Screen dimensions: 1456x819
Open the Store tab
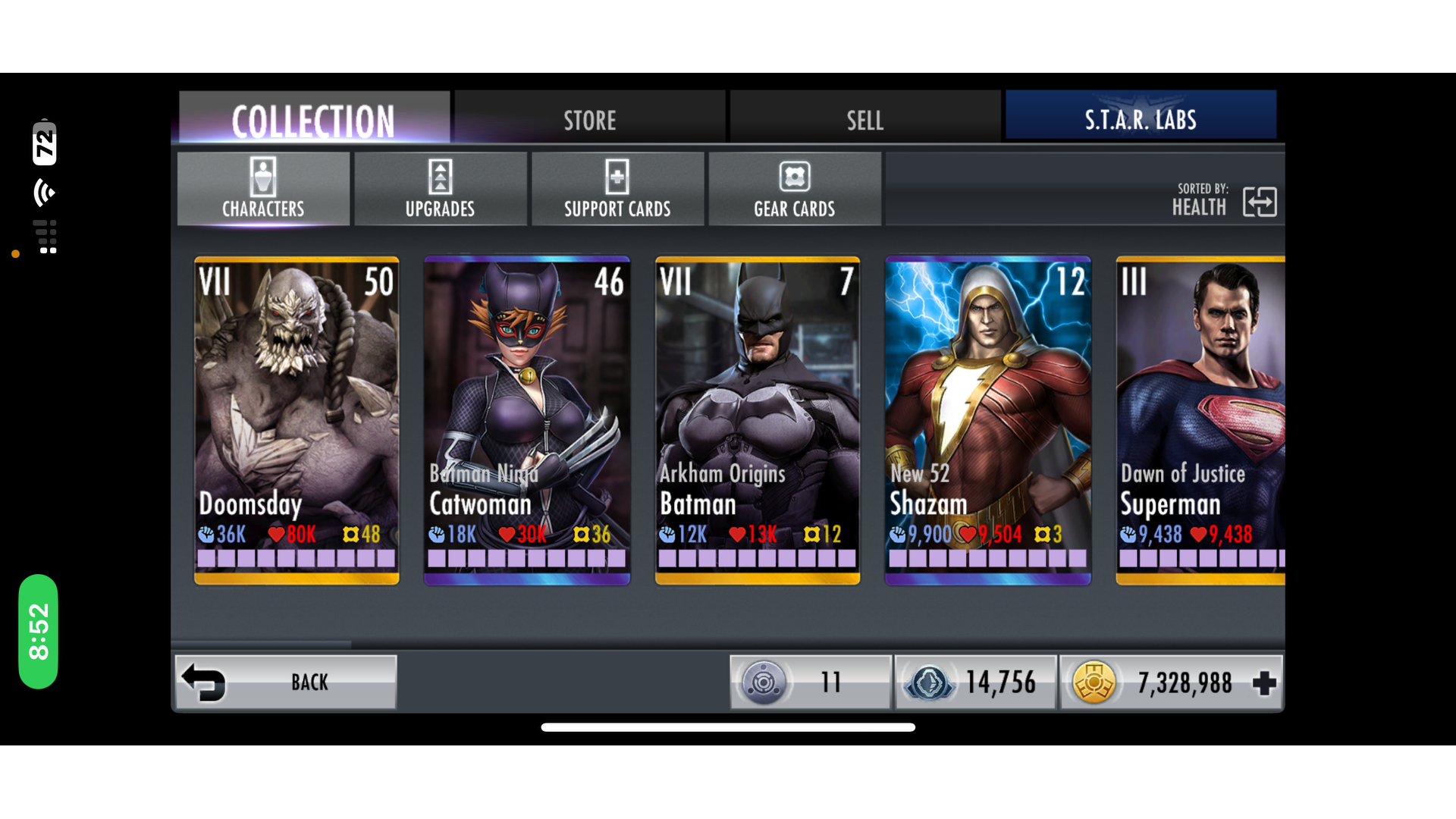[x=589, y=119]
